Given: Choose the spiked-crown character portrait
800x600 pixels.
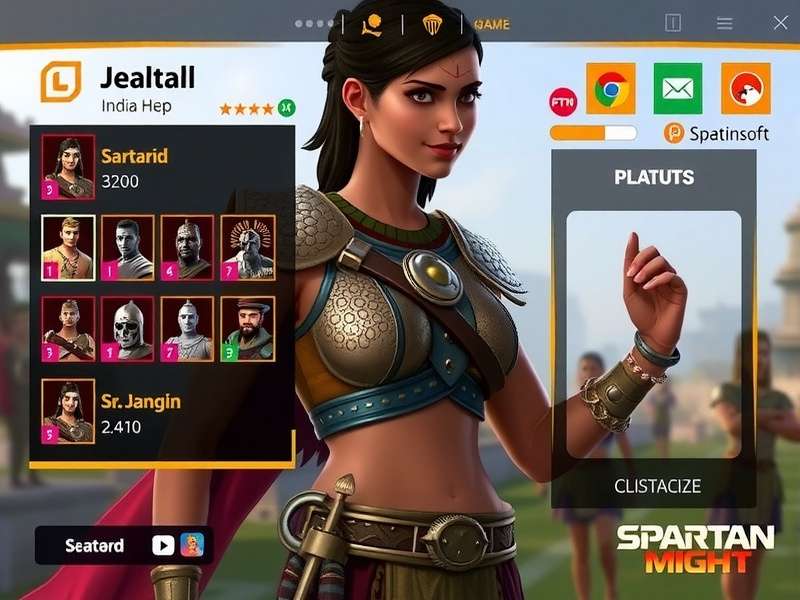Looking at the screenshot, I should coord(247,248).
